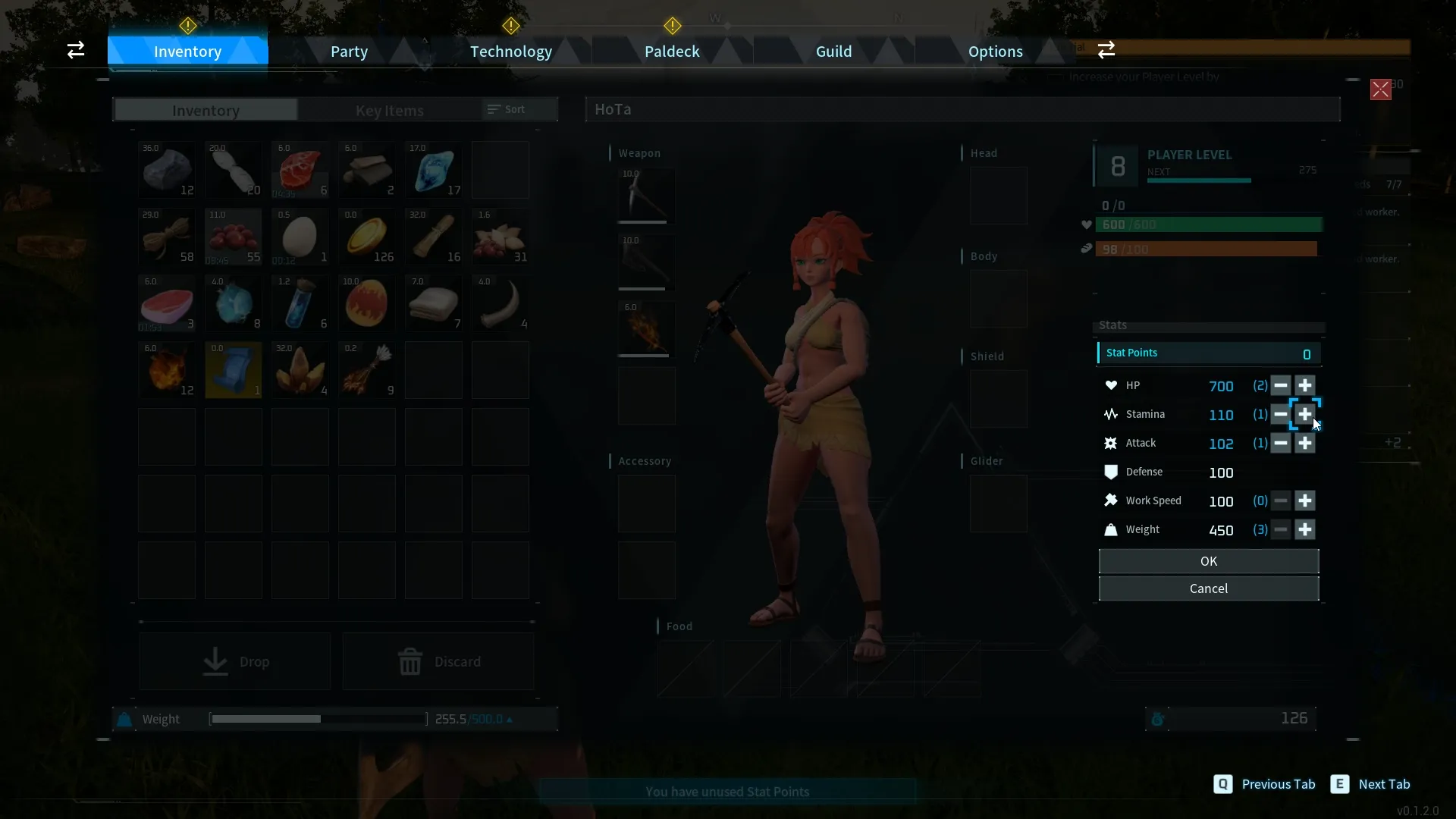Remove a point from Attack
This screenshot has height=819, width=1456.
[1280, 443]
